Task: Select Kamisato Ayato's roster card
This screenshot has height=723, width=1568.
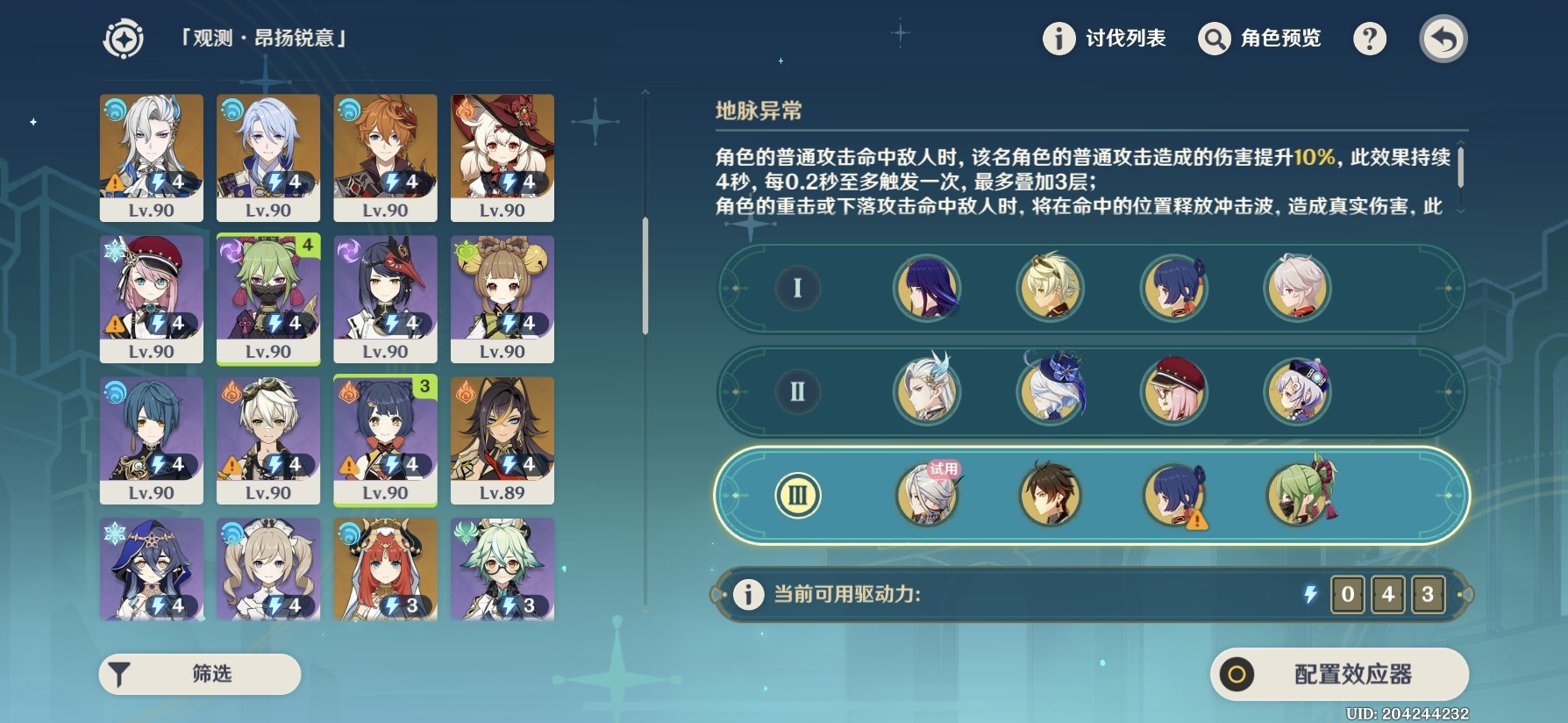Action: pyautogui.click(x=268, y=158)
